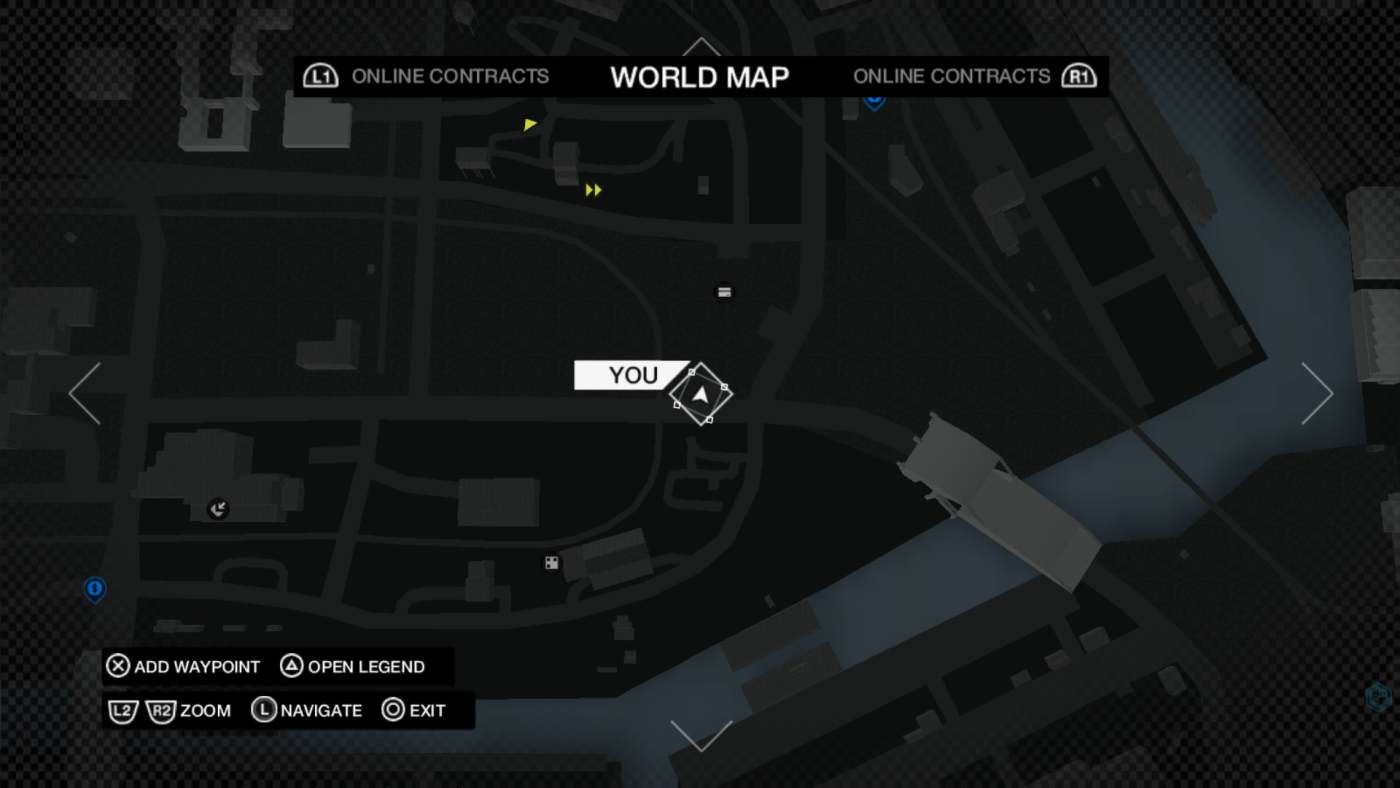The height and width of the screenshot is (788, 1400).
Task: Click the blue pin marker on the lower left
Action: point(94,591)
